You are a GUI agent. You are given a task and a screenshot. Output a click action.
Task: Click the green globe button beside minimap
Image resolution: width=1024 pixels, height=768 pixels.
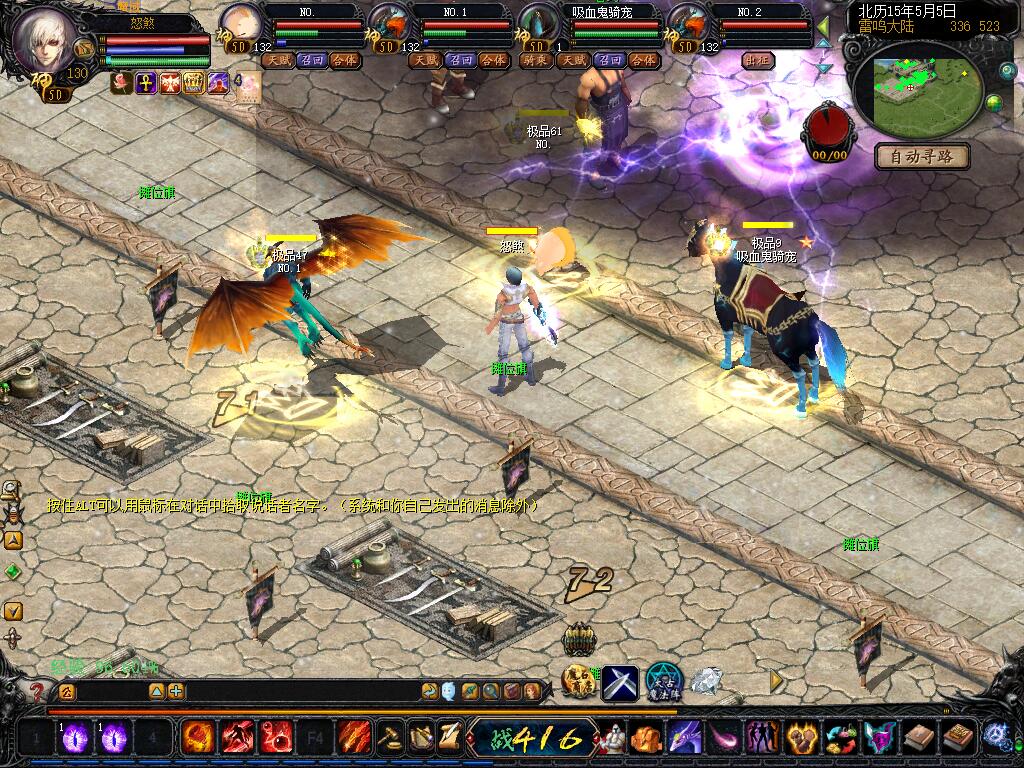point(994,102)
